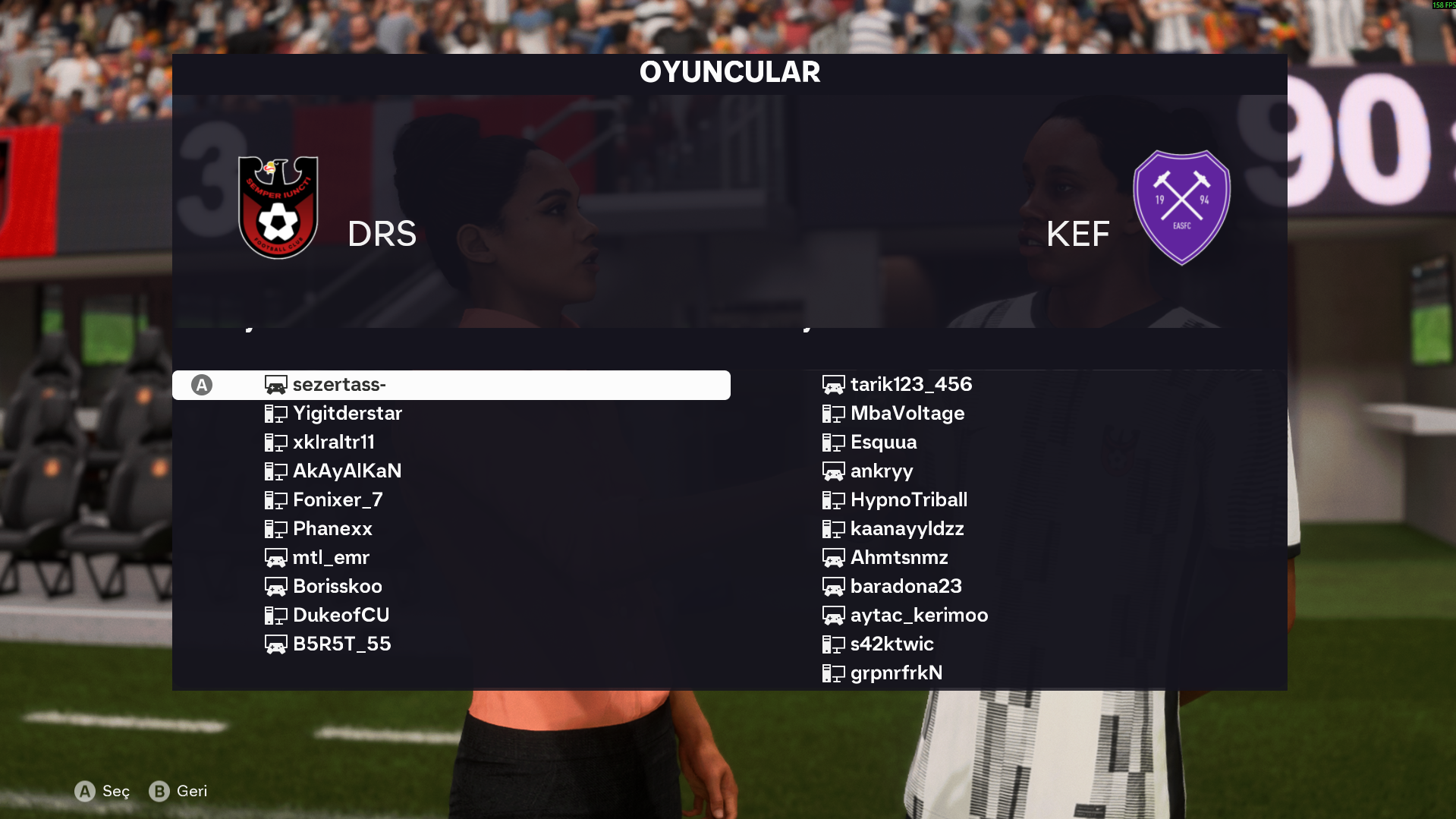The height and width of the screenshot is (819, 1456).
Task: Select DukeofCU in the DRS team
Action: point(341,616)
